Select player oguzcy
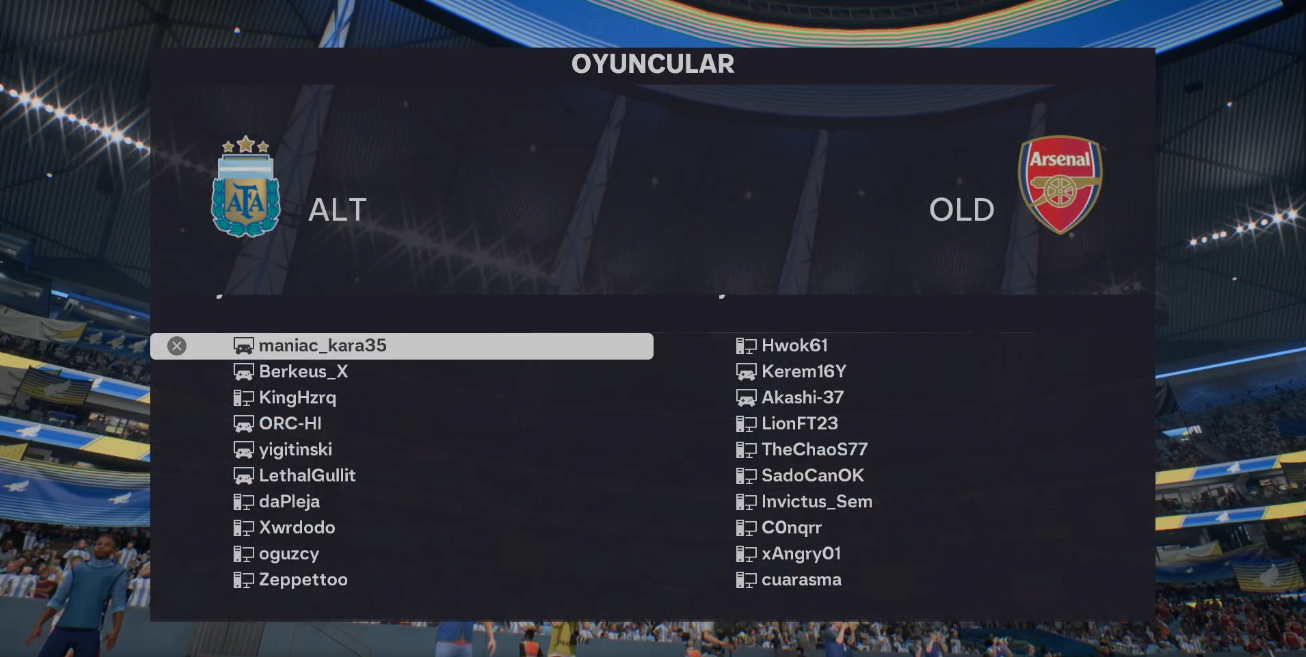This screenshot has width=1306, height=657. (x=289, y=554)
